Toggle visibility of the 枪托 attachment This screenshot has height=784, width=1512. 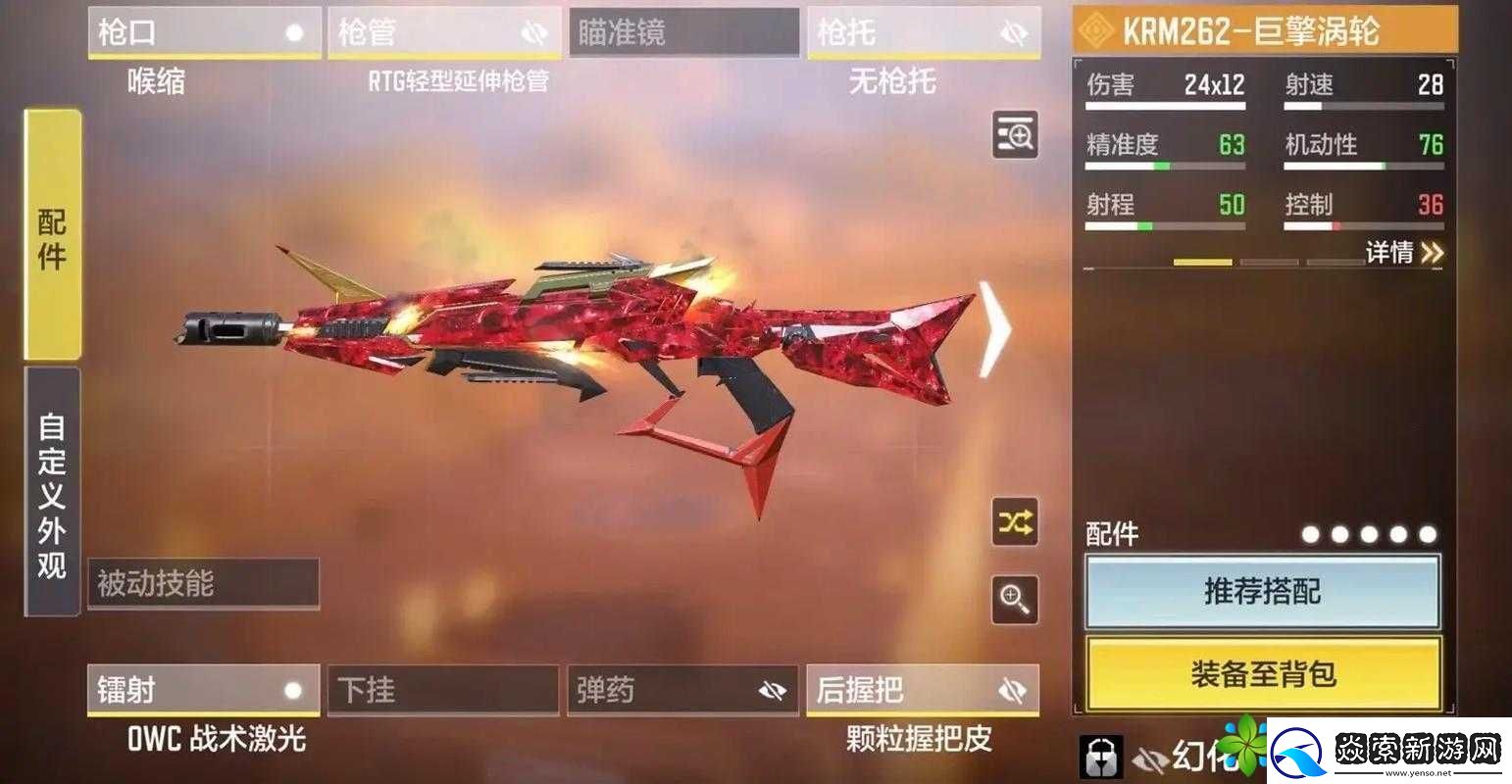(x=1015, y=31)
